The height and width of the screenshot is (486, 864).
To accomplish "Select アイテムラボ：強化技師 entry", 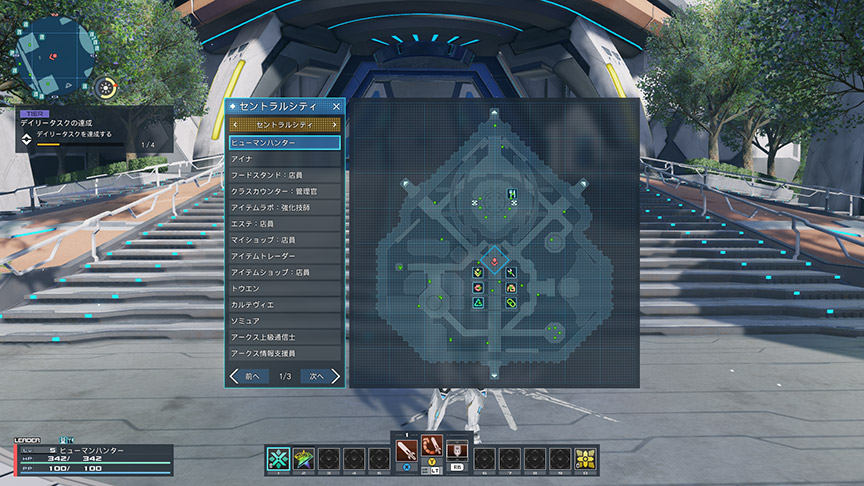I will (284, 207).
